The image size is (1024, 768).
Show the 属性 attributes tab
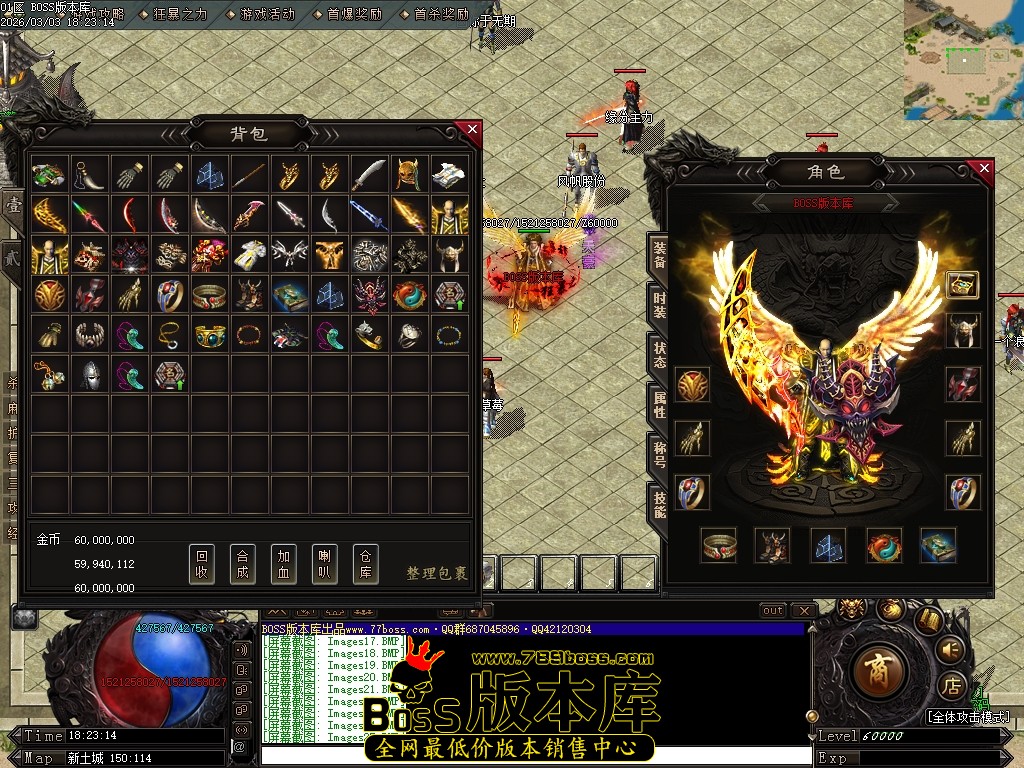(659, 403)
